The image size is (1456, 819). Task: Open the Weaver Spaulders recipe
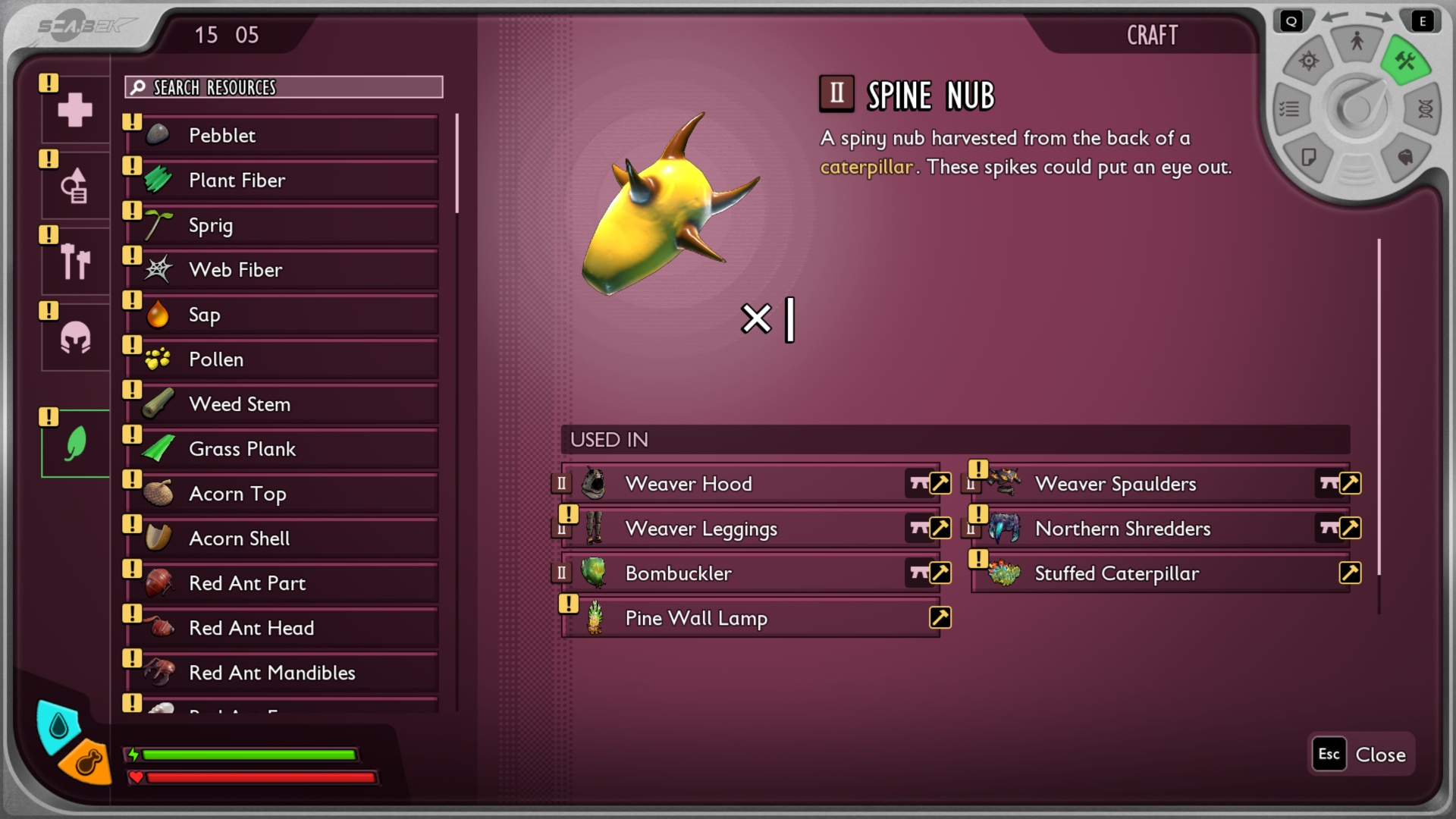coord(1160,484)
